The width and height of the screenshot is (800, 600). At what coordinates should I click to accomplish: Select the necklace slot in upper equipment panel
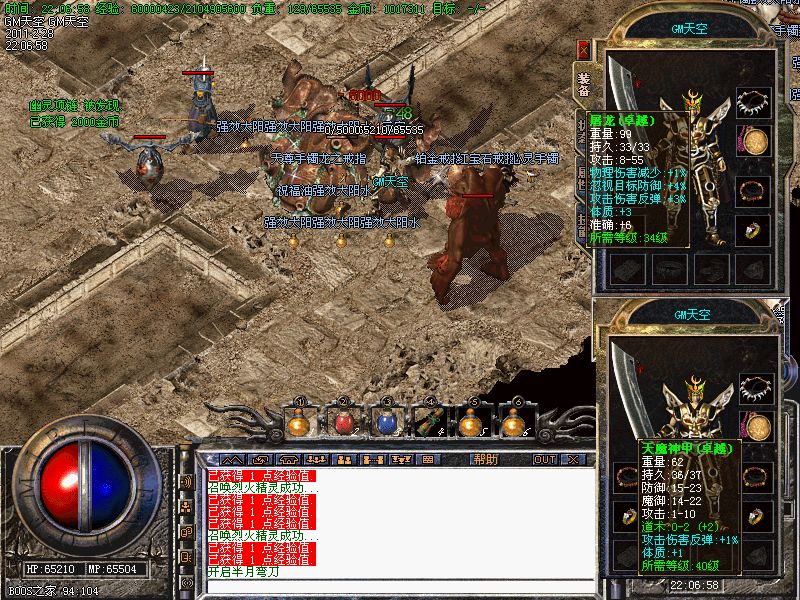[x=754, y=103]
